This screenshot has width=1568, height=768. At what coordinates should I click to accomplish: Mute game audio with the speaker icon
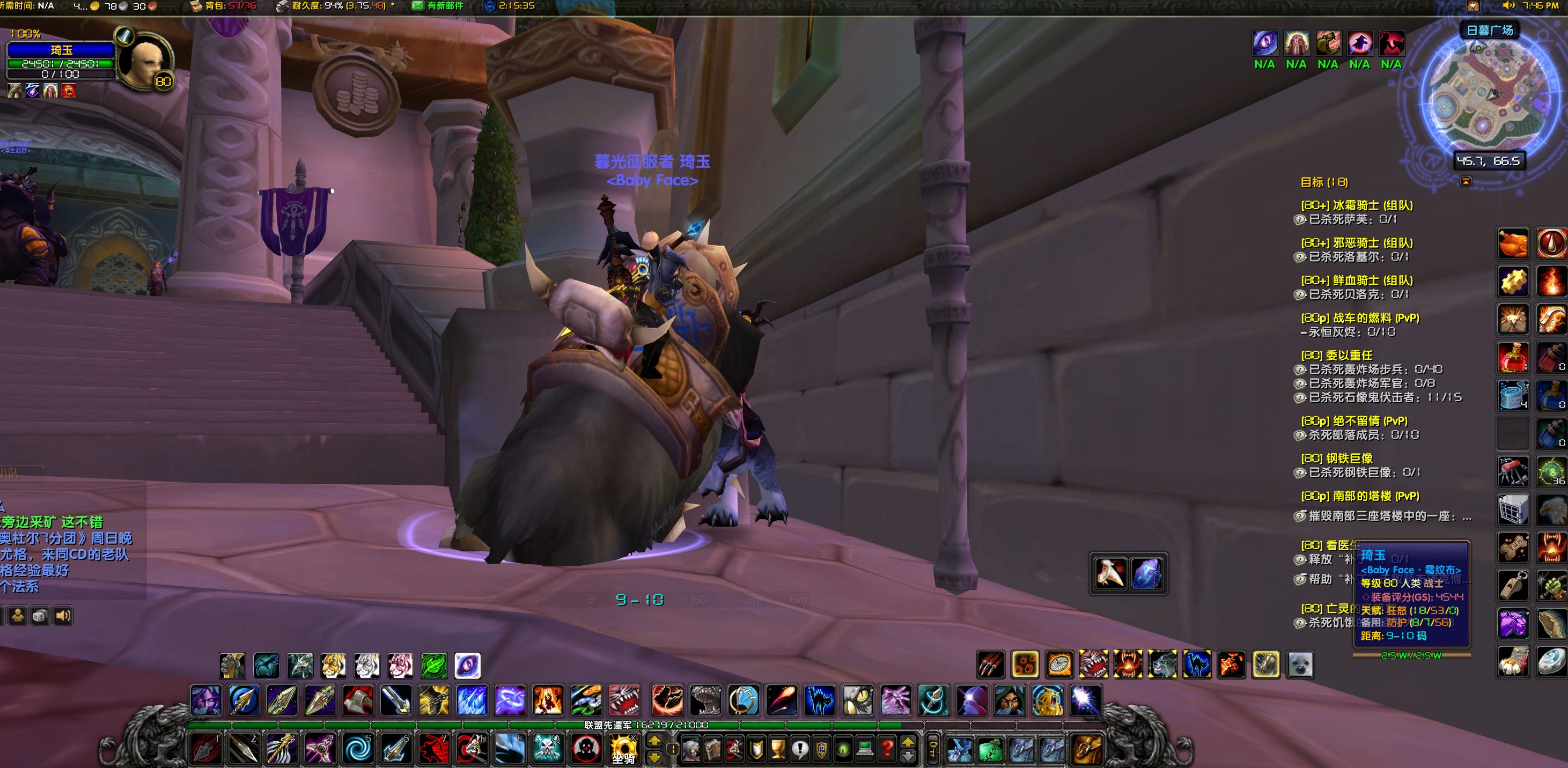pos(63,616)
